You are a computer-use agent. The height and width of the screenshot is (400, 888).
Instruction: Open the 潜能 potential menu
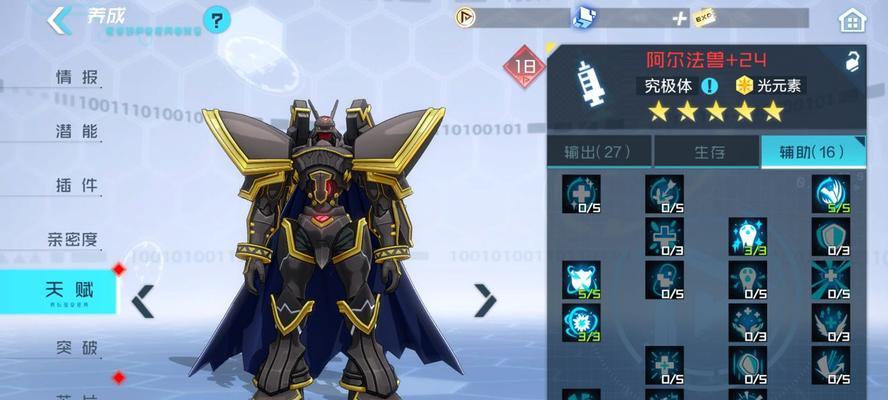tap(76, 131)
